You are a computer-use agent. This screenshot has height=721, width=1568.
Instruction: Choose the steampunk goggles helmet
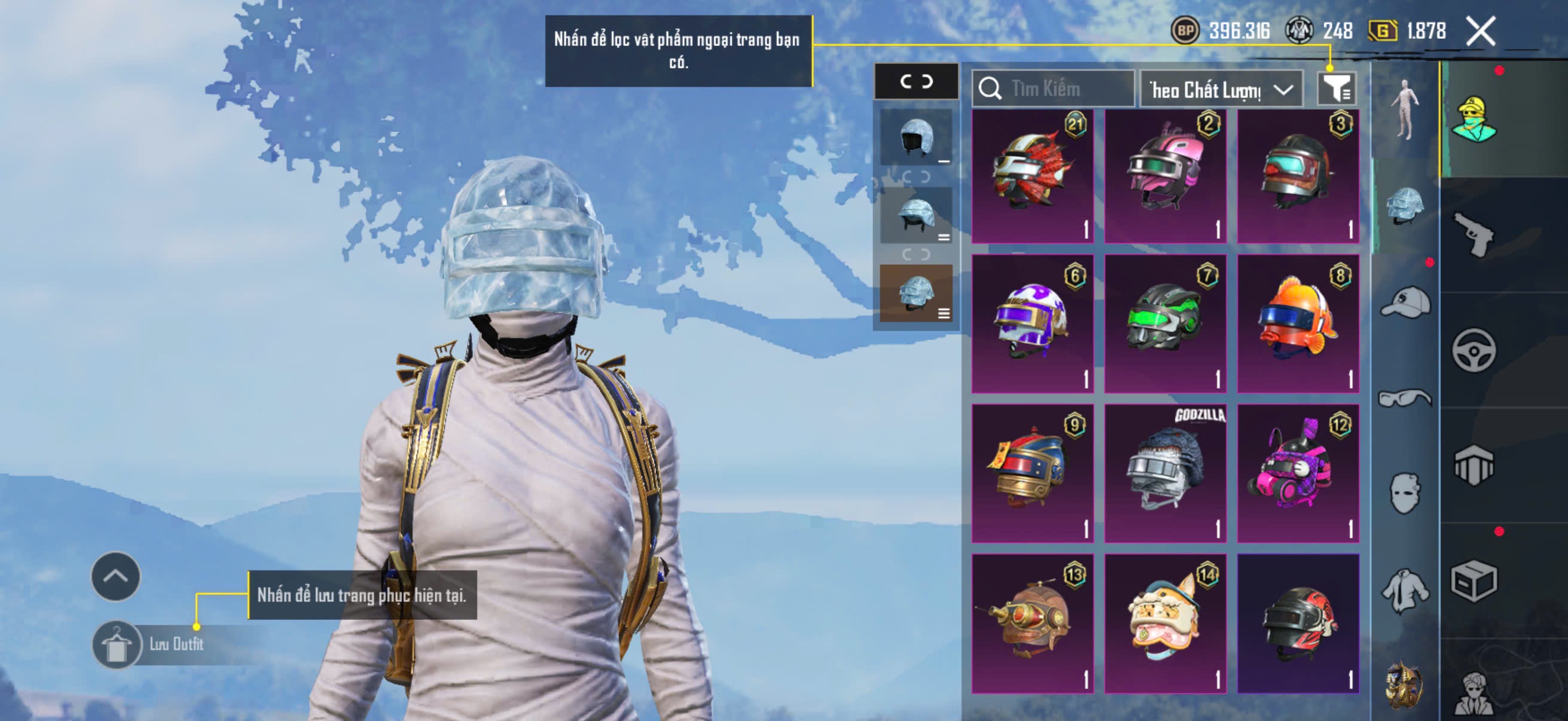click(x=1032, y=623)
